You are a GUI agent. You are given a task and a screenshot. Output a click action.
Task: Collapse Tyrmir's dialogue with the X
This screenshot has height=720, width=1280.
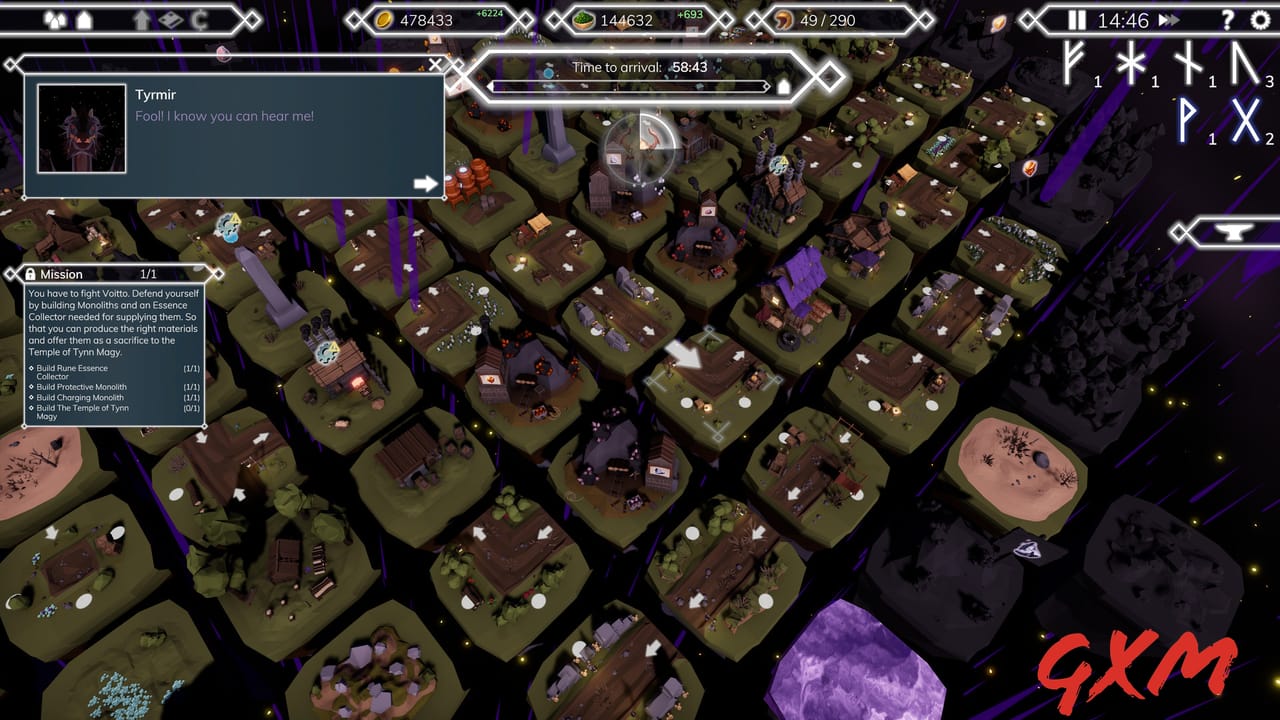433,64
